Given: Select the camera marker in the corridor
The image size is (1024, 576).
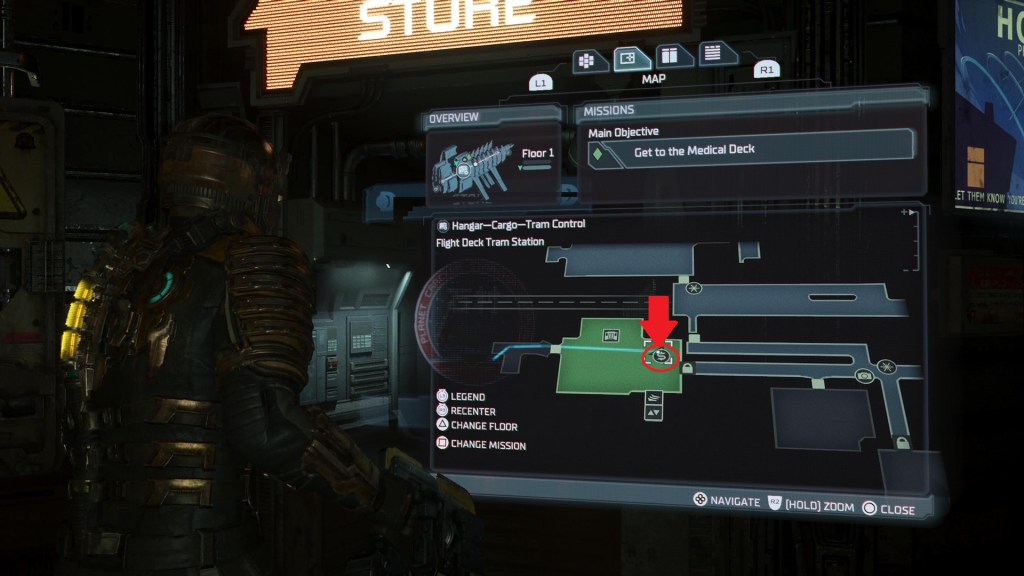Looking at the screenshot, I should tap(864, 375).
